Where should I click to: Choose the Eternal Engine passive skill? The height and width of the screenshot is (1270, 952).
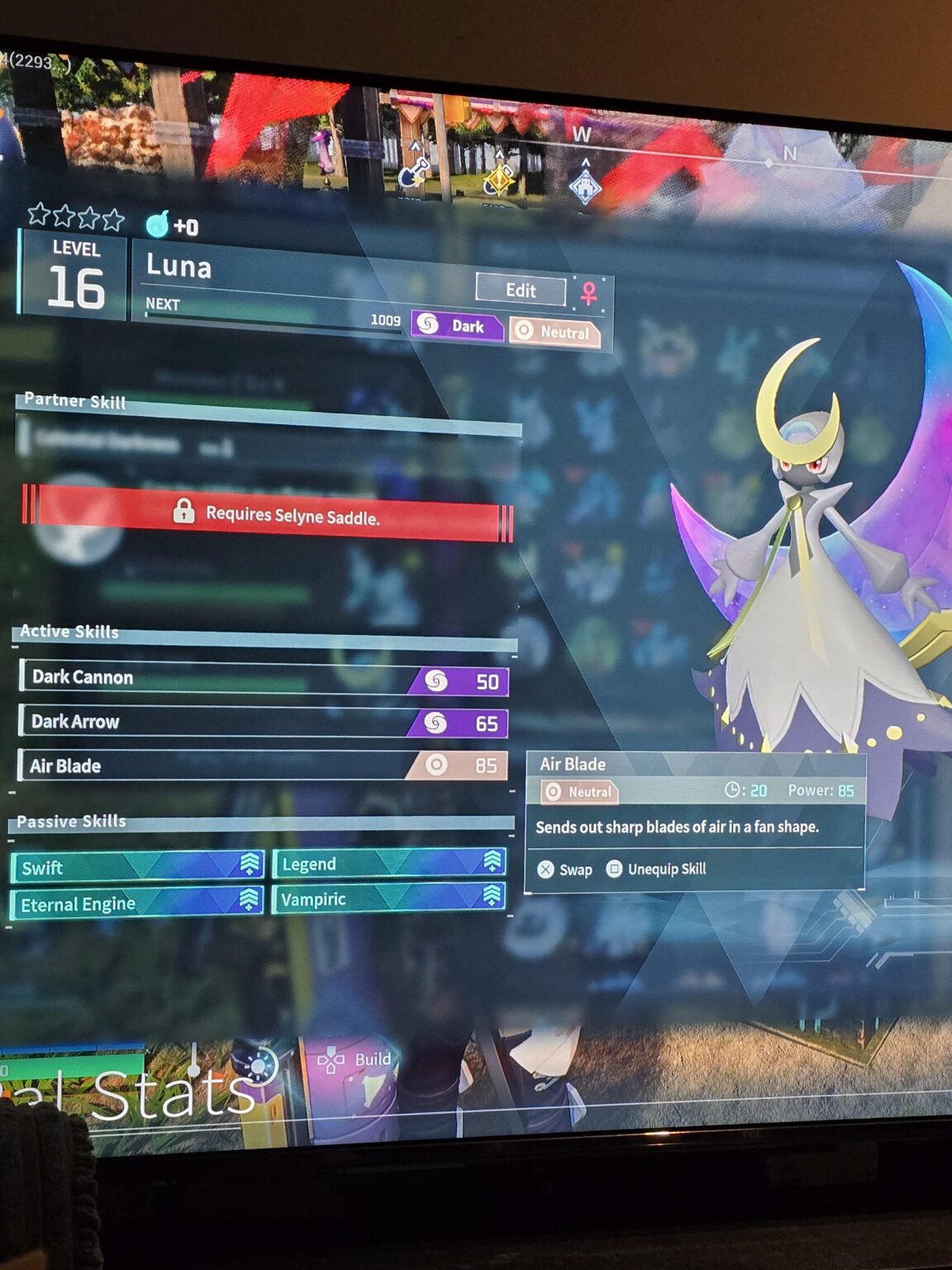[137, 903]
